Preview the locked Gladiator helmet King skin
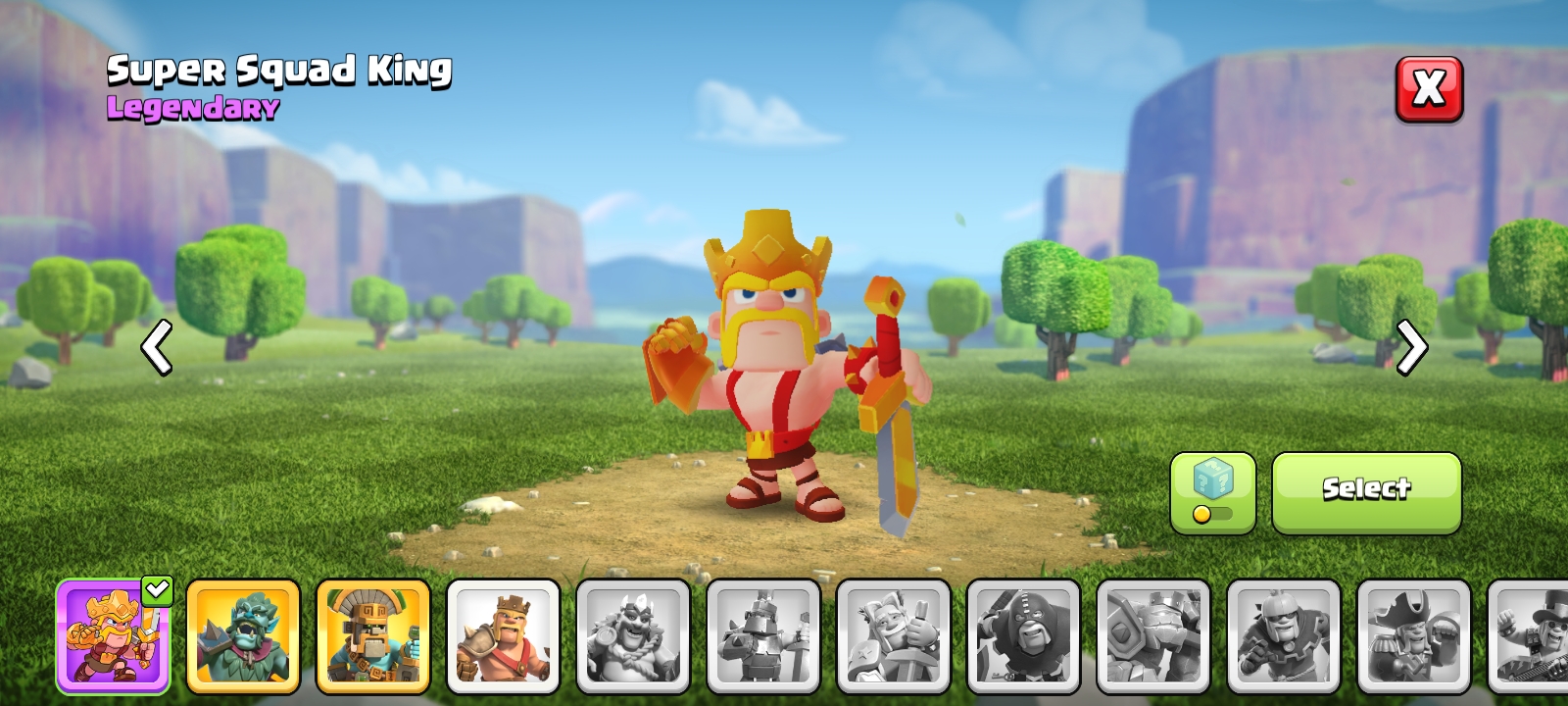Viewport: 1568px width, 706px height. tap(1286, 635)
